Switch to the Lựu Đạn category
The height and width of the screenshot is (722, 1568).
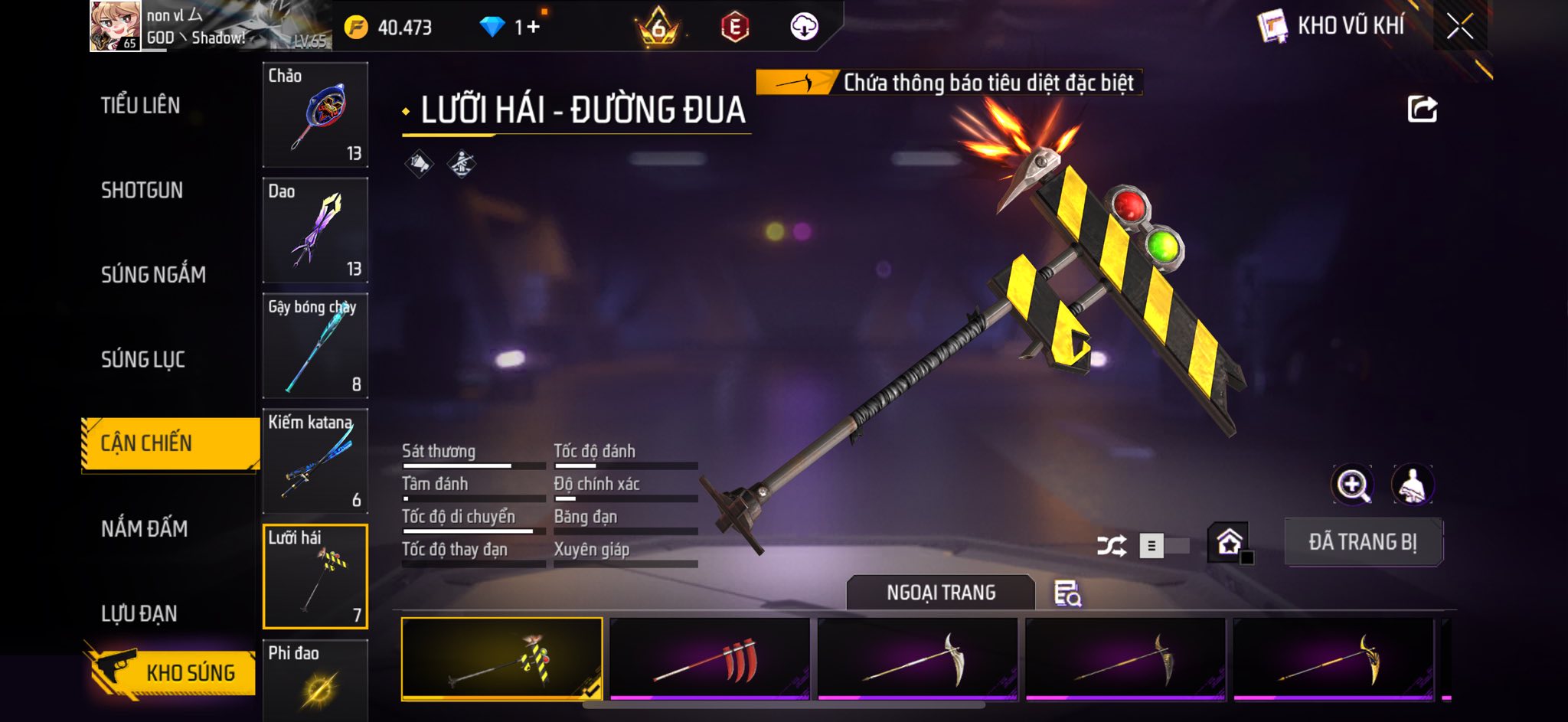(139, 613)
